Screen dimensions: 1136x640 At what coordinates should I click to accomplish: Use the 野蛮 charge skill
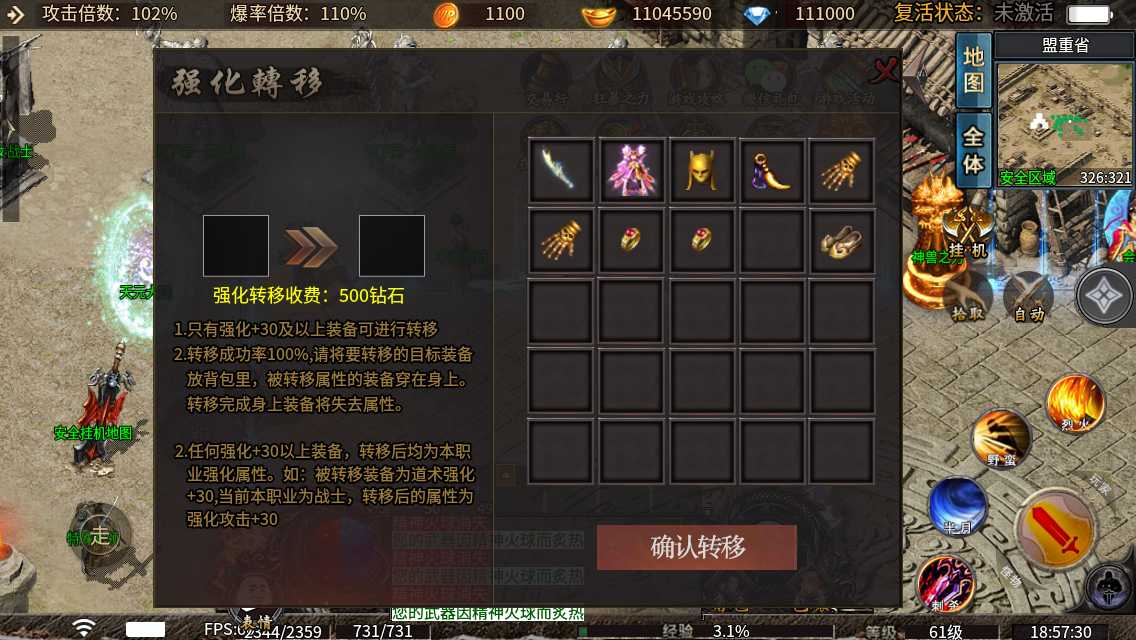[1000, 438]
